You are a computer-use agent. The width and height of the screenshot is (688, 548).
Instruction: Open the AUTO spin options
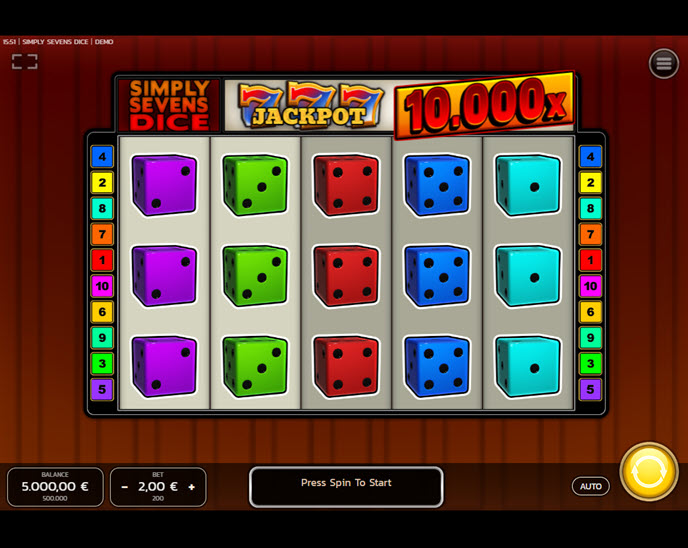(591, 486)
